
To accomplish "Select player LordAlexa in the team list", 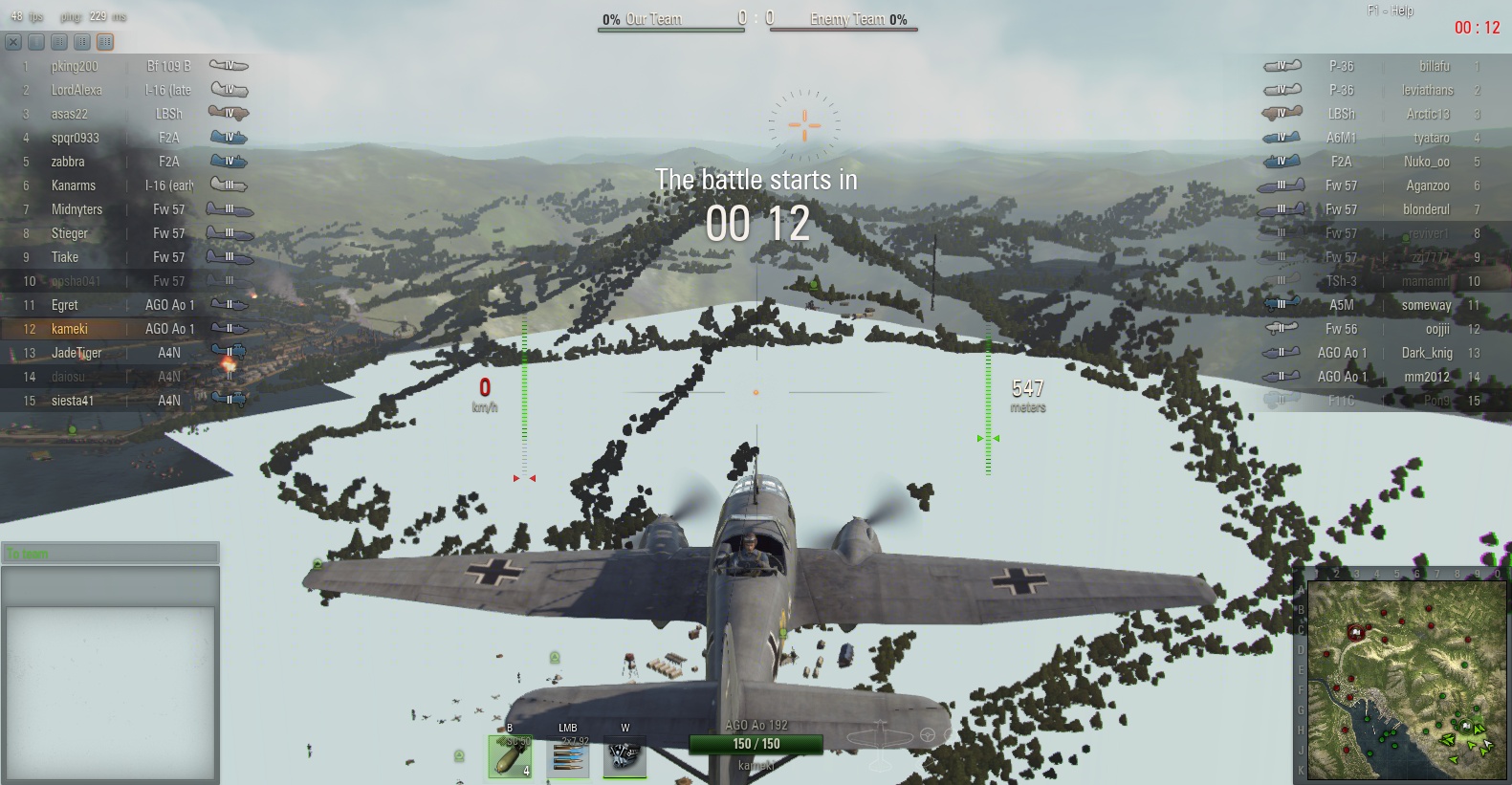I will (x=77, y=90).
